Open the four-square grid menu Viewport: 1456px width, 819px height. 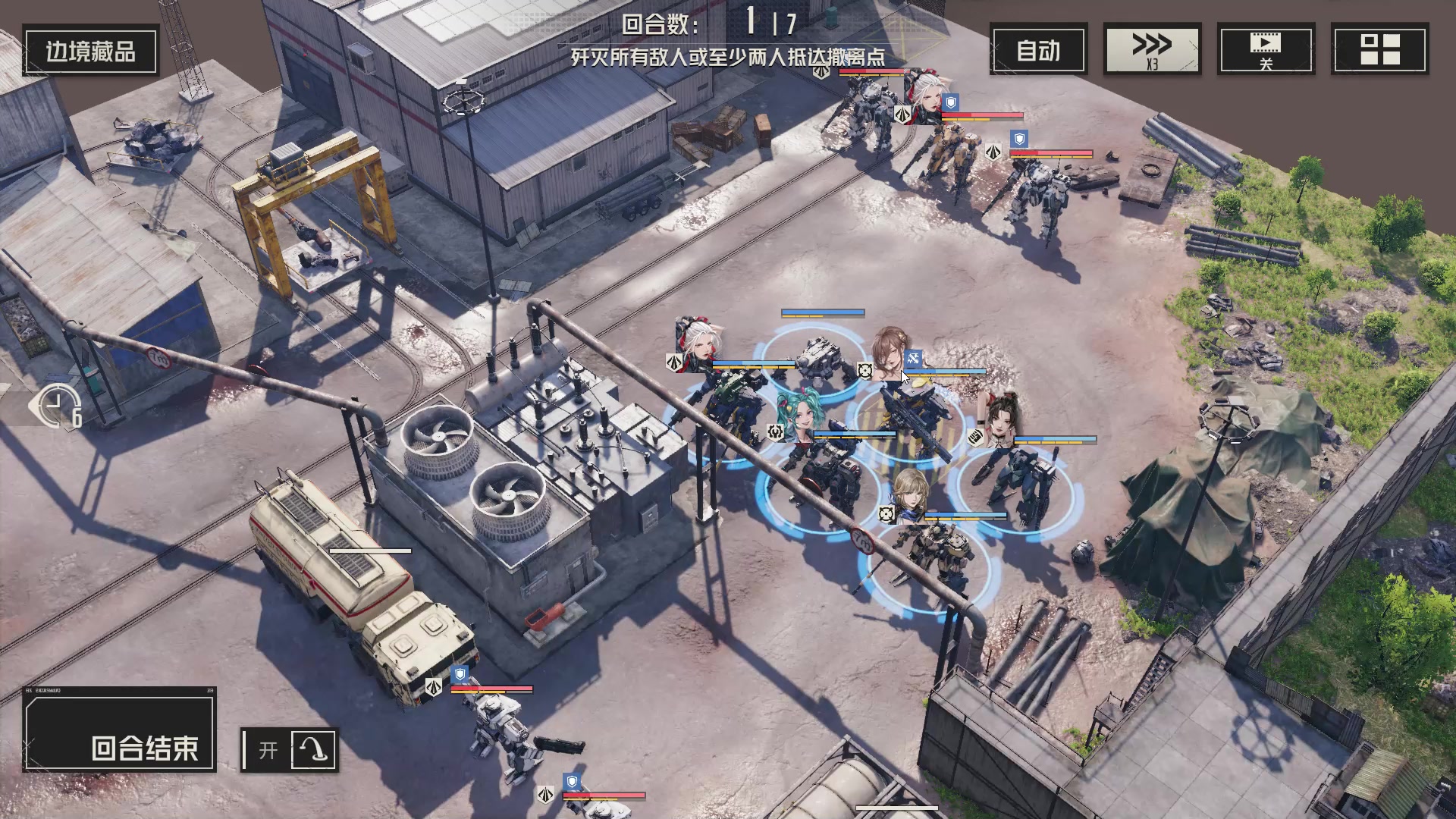(x=1379, y=50)
